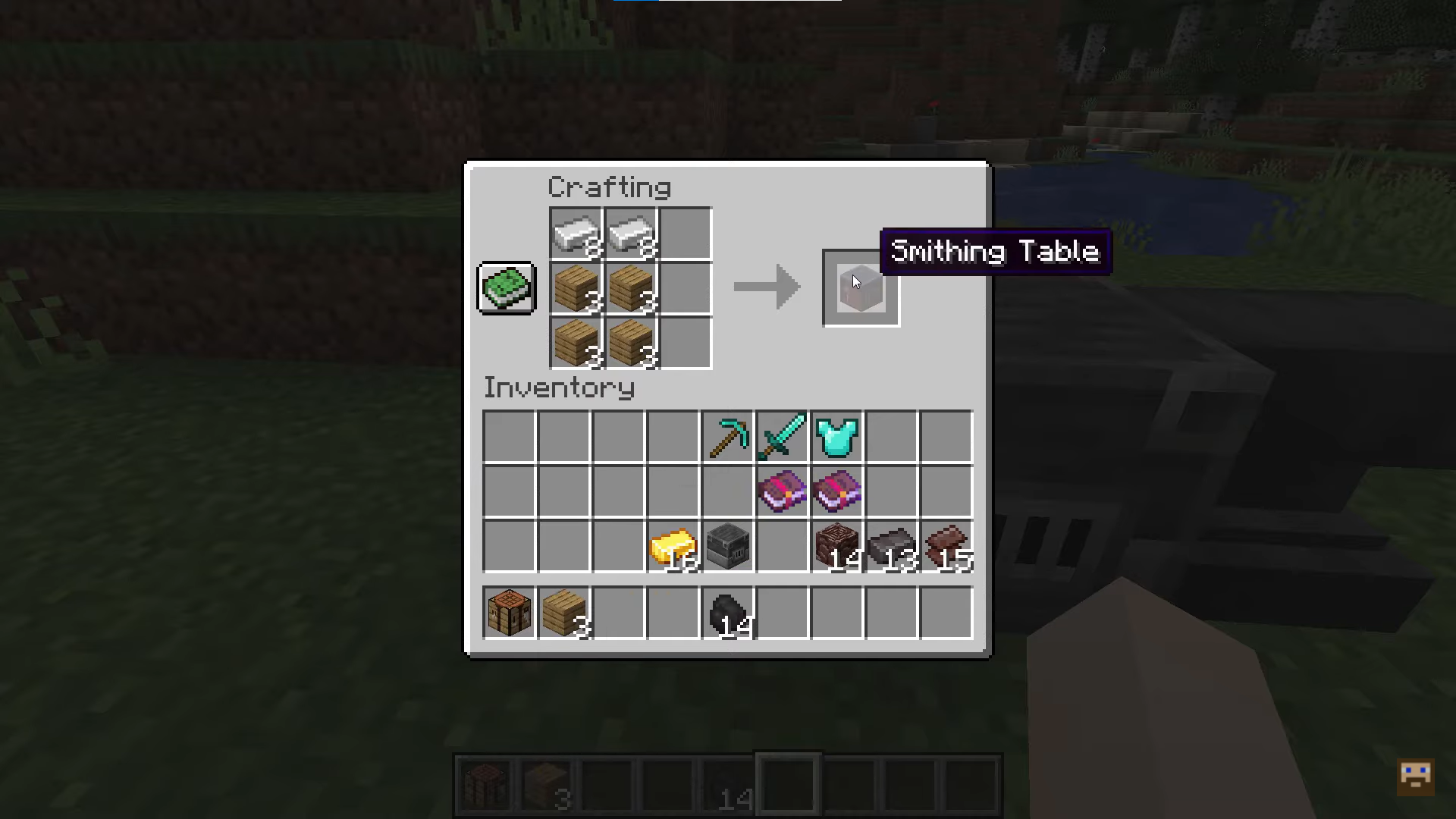1456x819 pixels.
Task: Pick an iron ingot from the crafting grid
Action: click(576, 234)
